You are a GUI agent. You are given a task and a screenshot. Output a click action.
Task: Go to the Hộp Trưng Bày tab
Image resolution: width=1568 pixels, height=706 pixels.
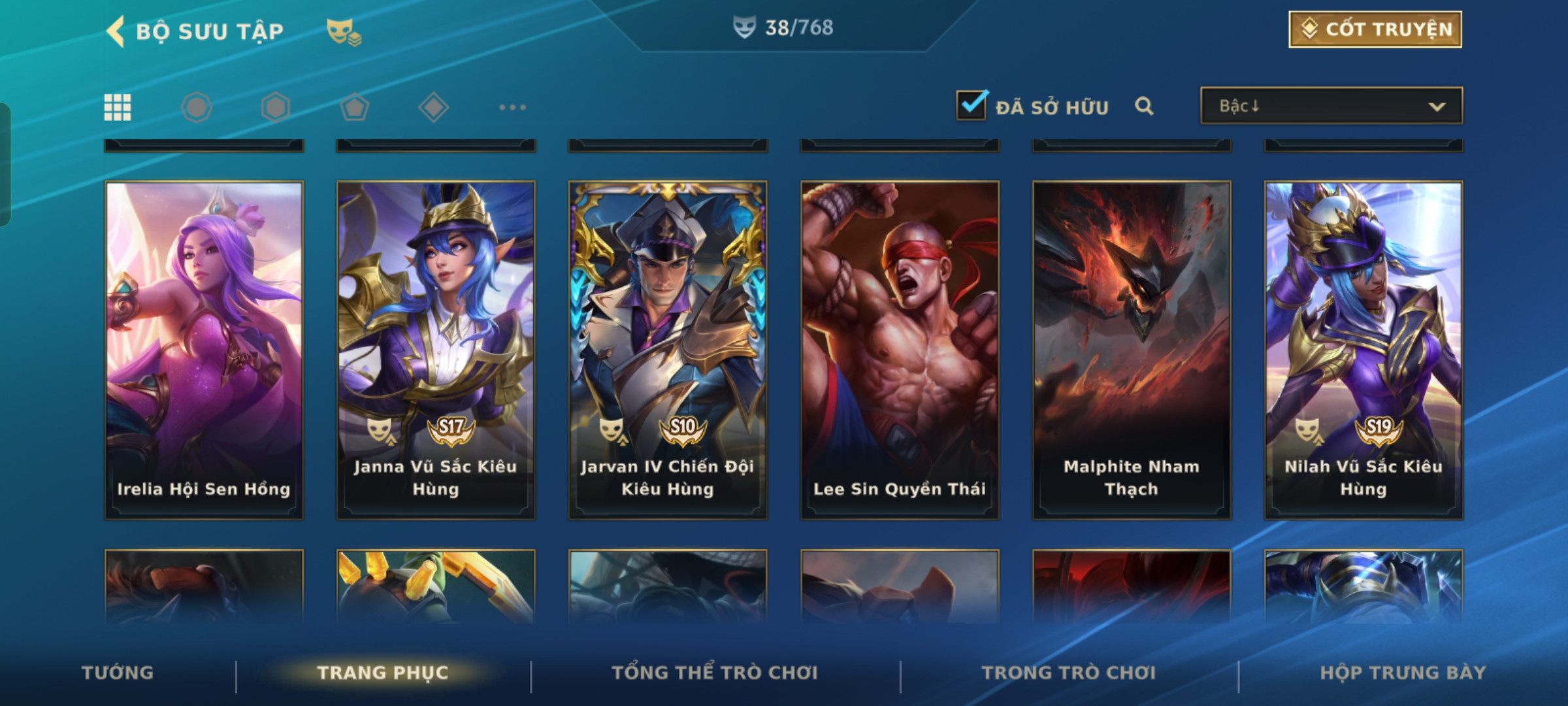click(1403, 673)
